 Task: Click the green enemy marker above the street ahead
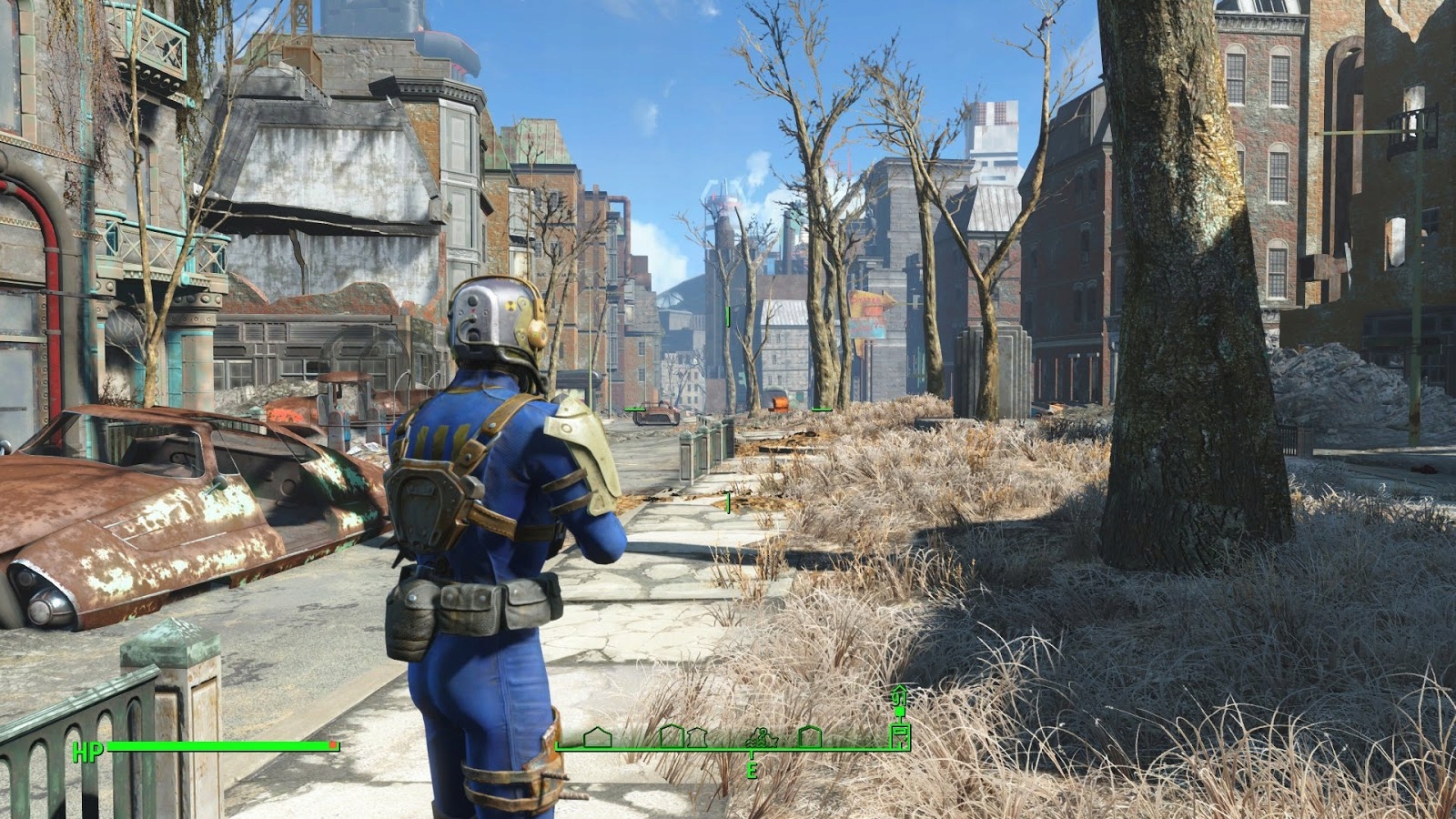(x=728, y=318)
